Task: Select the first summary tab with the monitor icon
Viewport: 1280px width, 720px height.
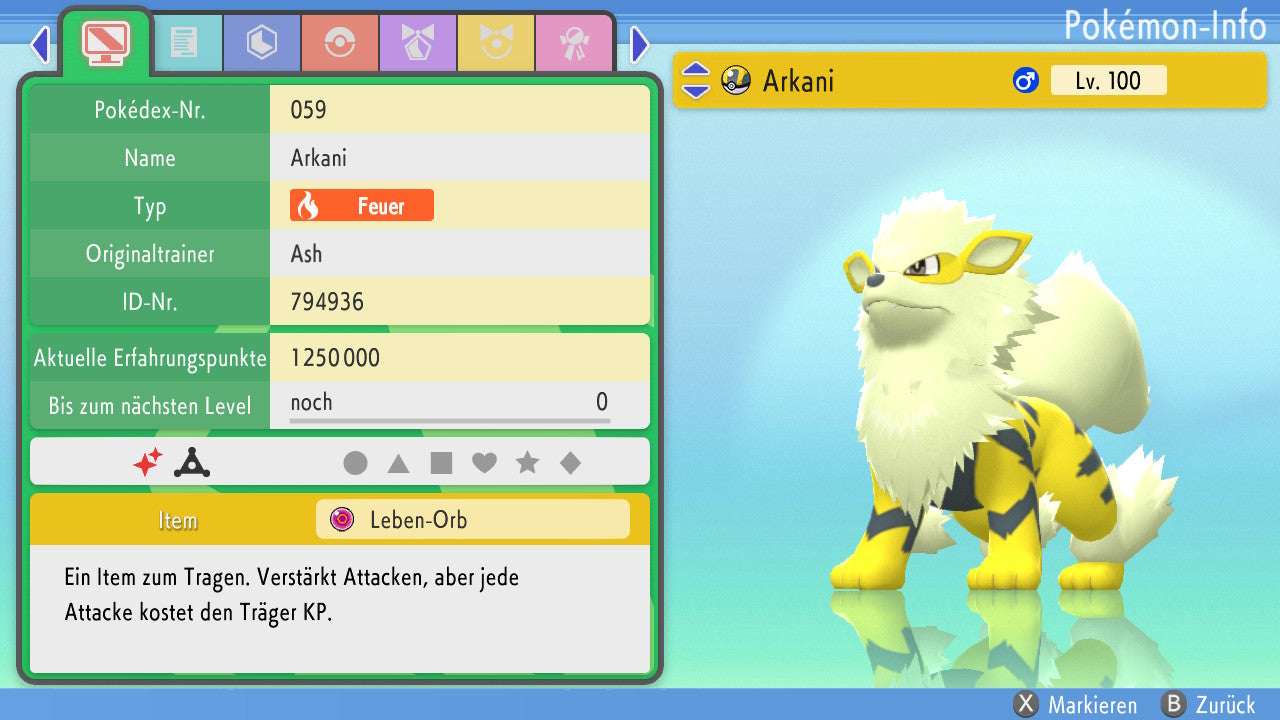Action: tap(105, 41)
